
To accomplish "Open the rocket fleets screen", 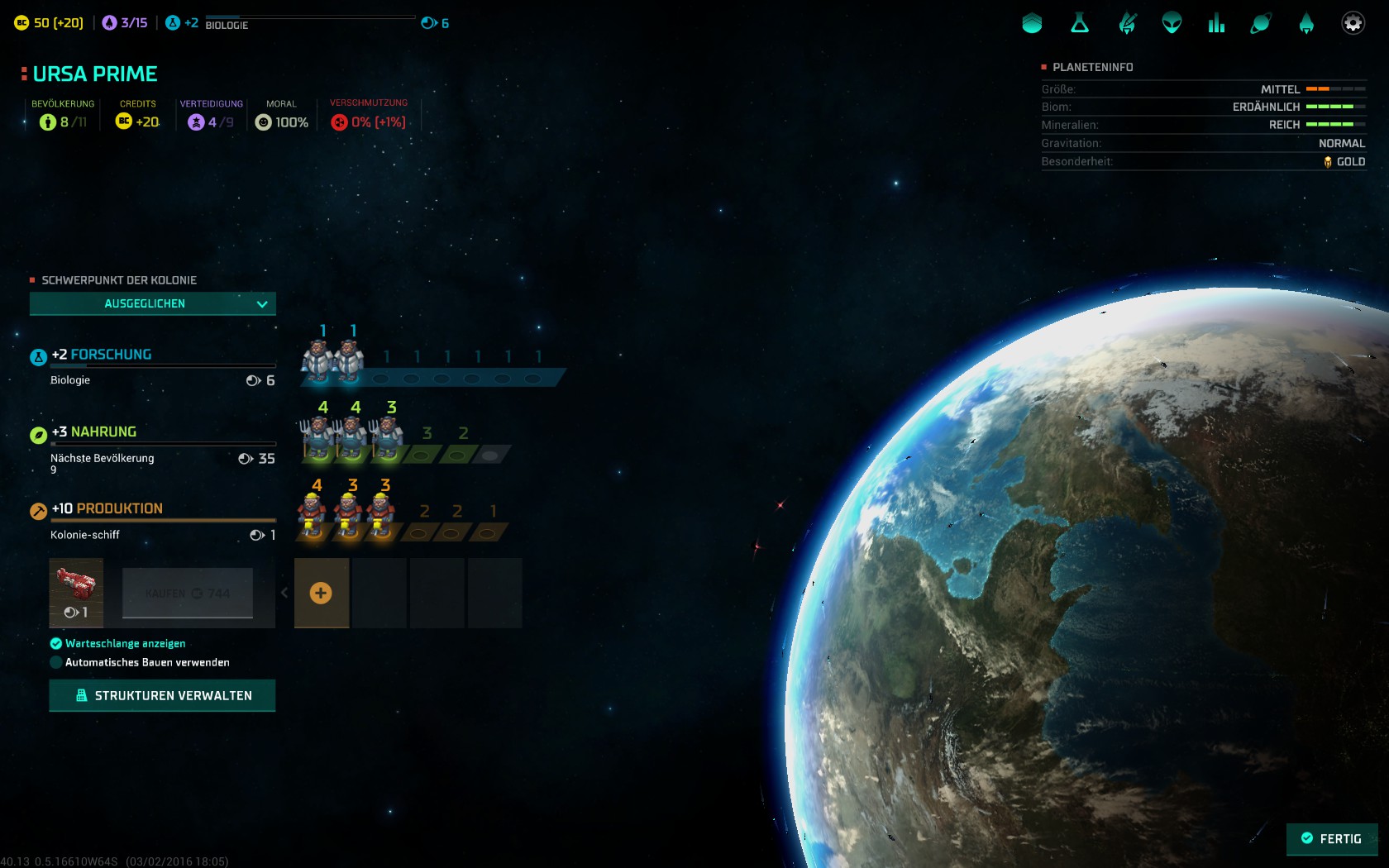I will [x=1306, y=23].
